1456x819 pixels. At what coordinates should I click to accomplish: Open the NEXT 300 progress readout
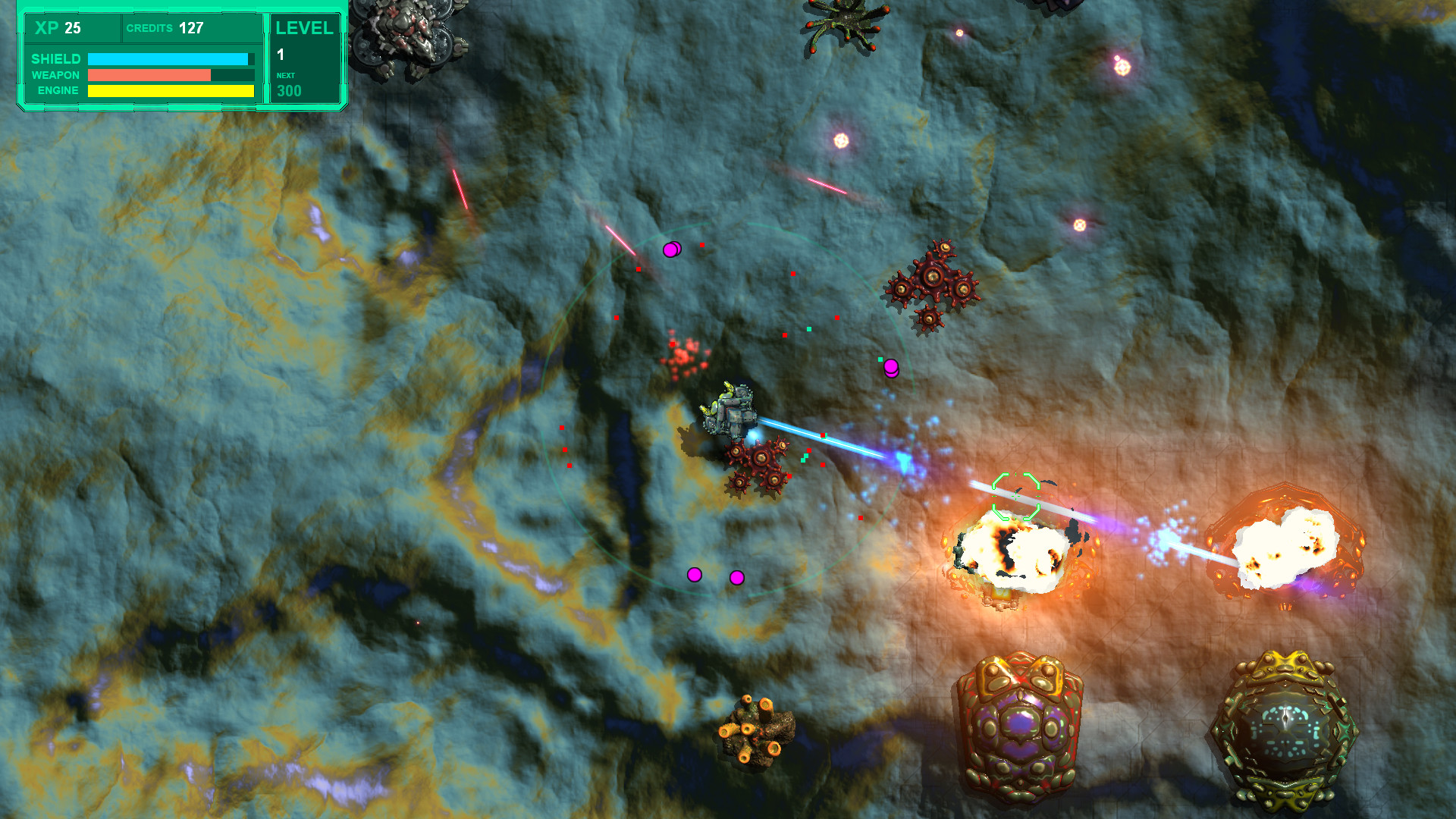point(288,83)
